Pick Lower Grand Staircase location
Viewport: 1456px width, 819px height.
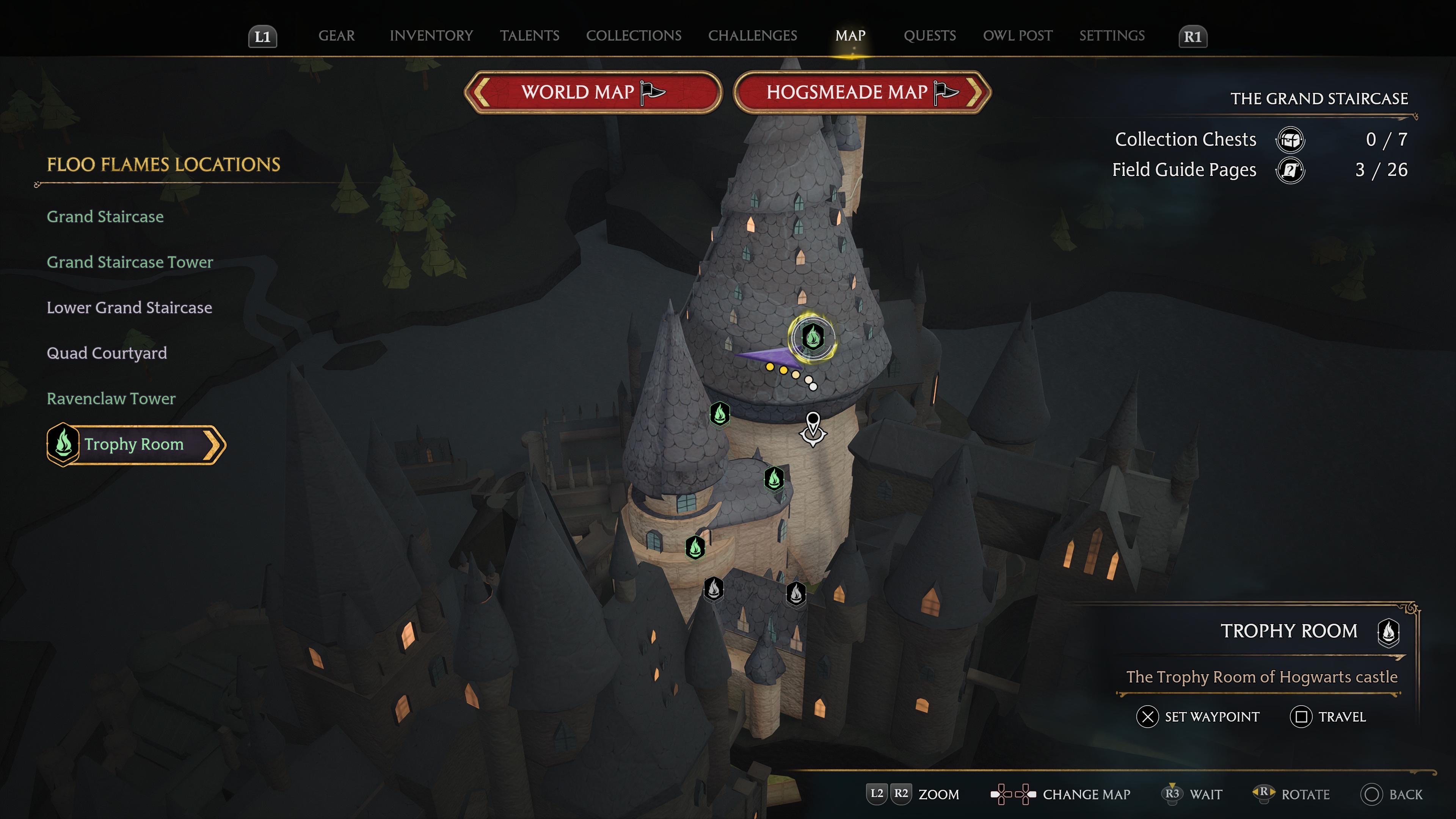pos(129,308)
